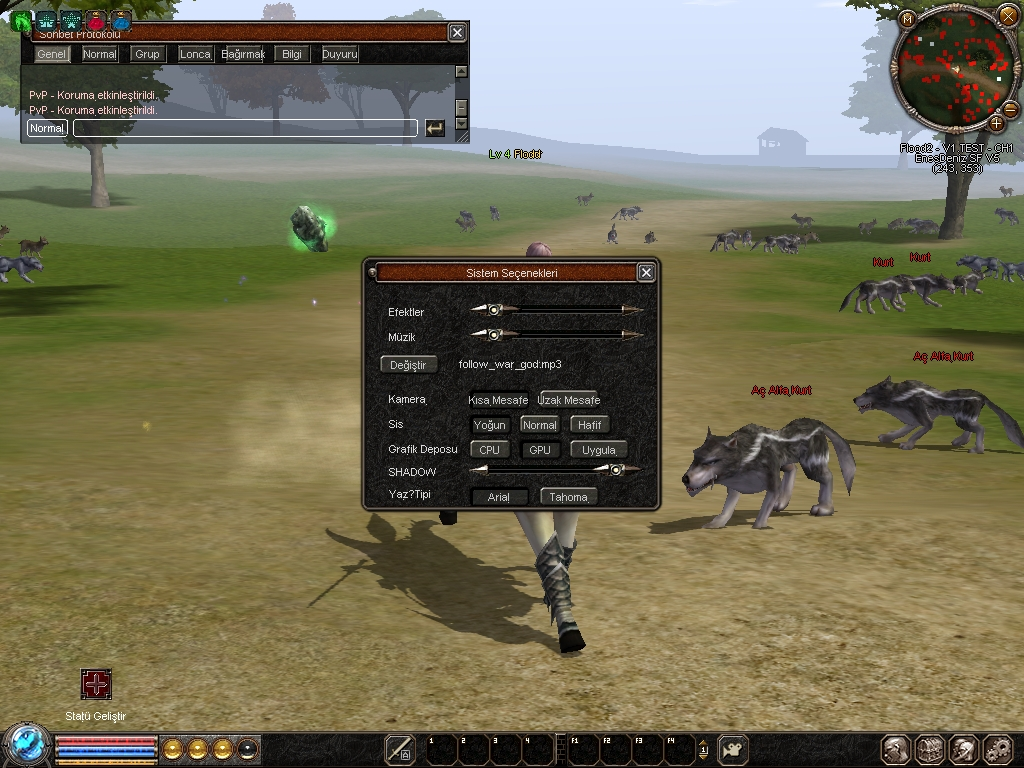Set fog to Hafif
Viewport: 1024px width, 768px height.
pos(589,425)
